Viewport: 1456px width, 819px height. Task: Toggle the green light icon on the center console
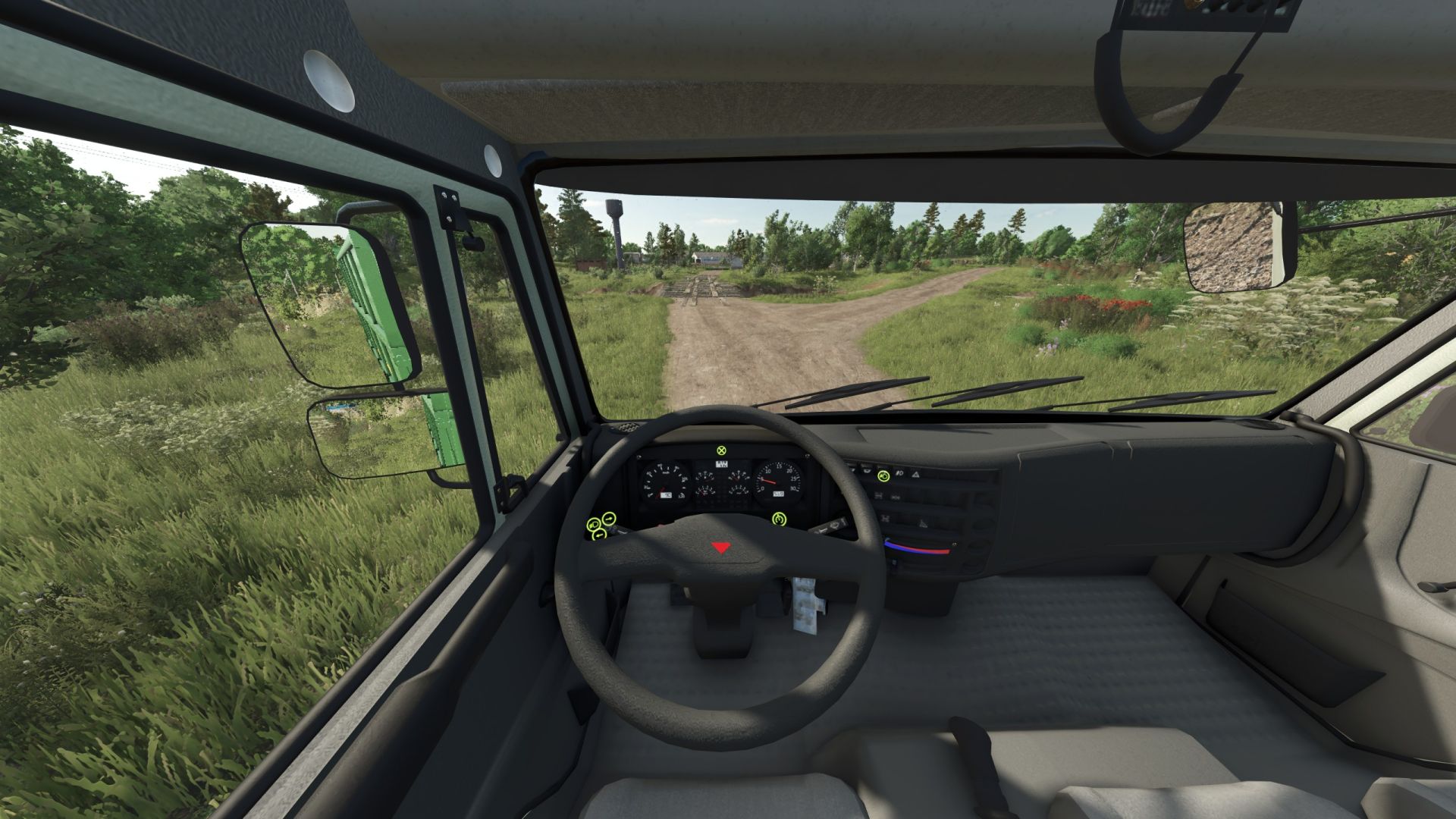[884, 475]
